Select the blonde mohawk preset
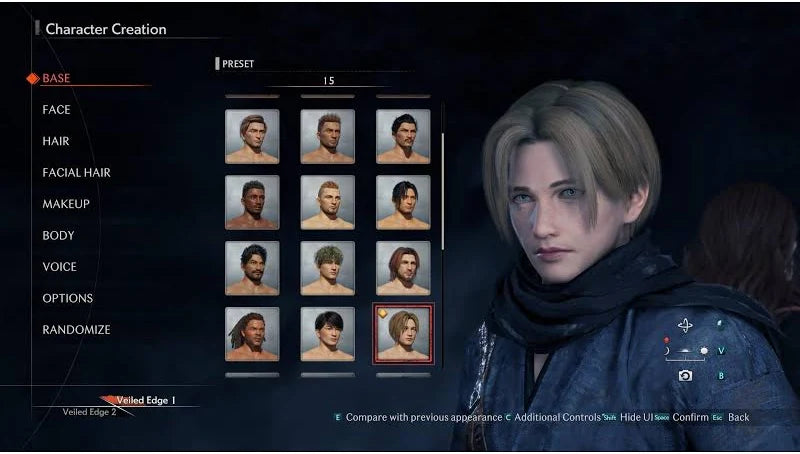Screen dimensions: 800x454 (x=327, y=202)
